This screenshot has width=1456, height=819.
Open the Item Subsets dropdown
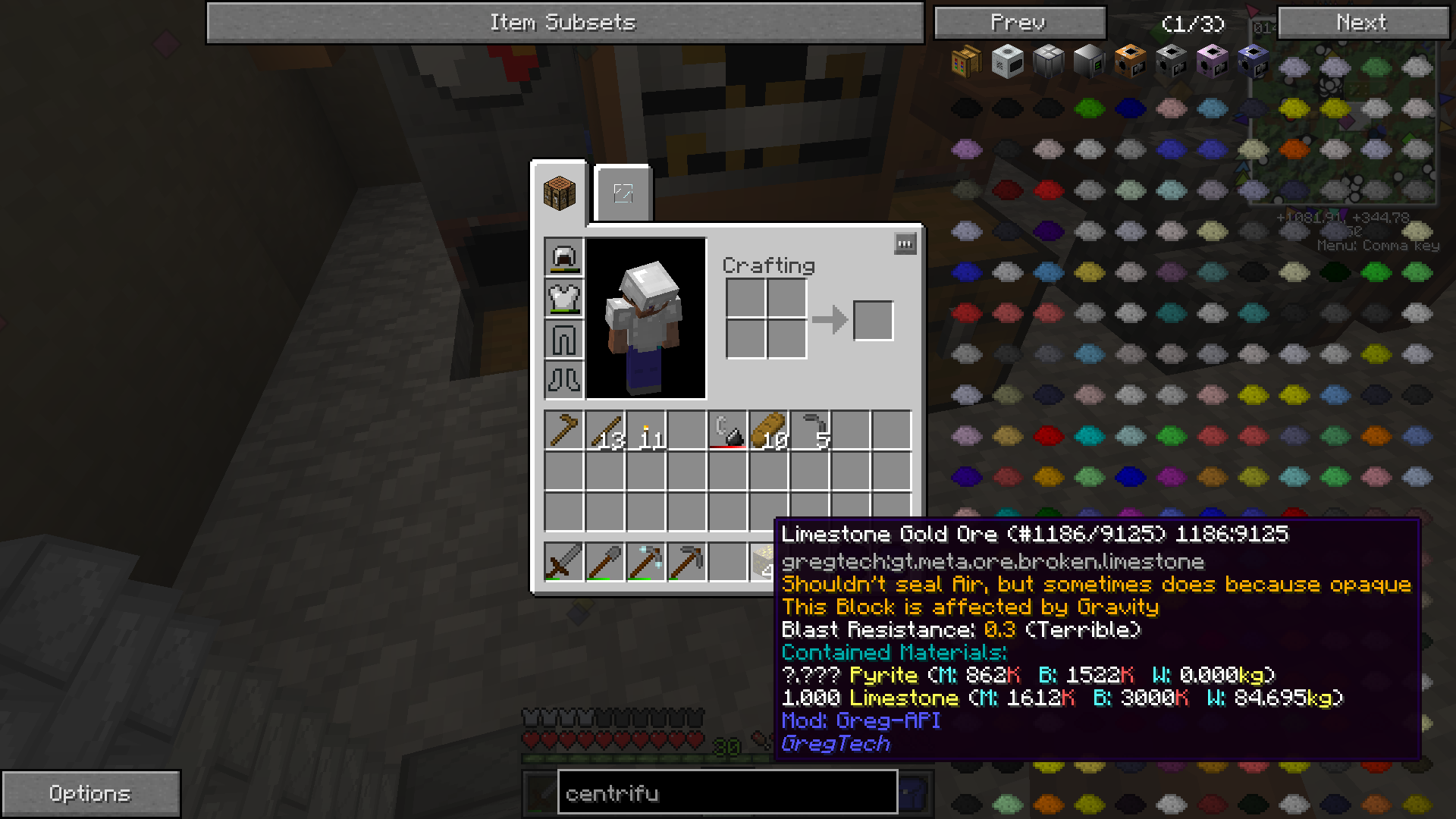click(x=565, y=23)
